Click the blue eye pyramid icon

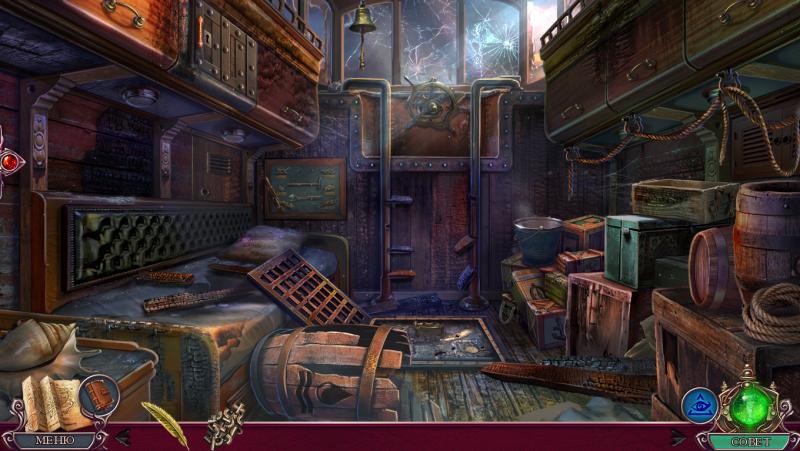click(699, 406)
